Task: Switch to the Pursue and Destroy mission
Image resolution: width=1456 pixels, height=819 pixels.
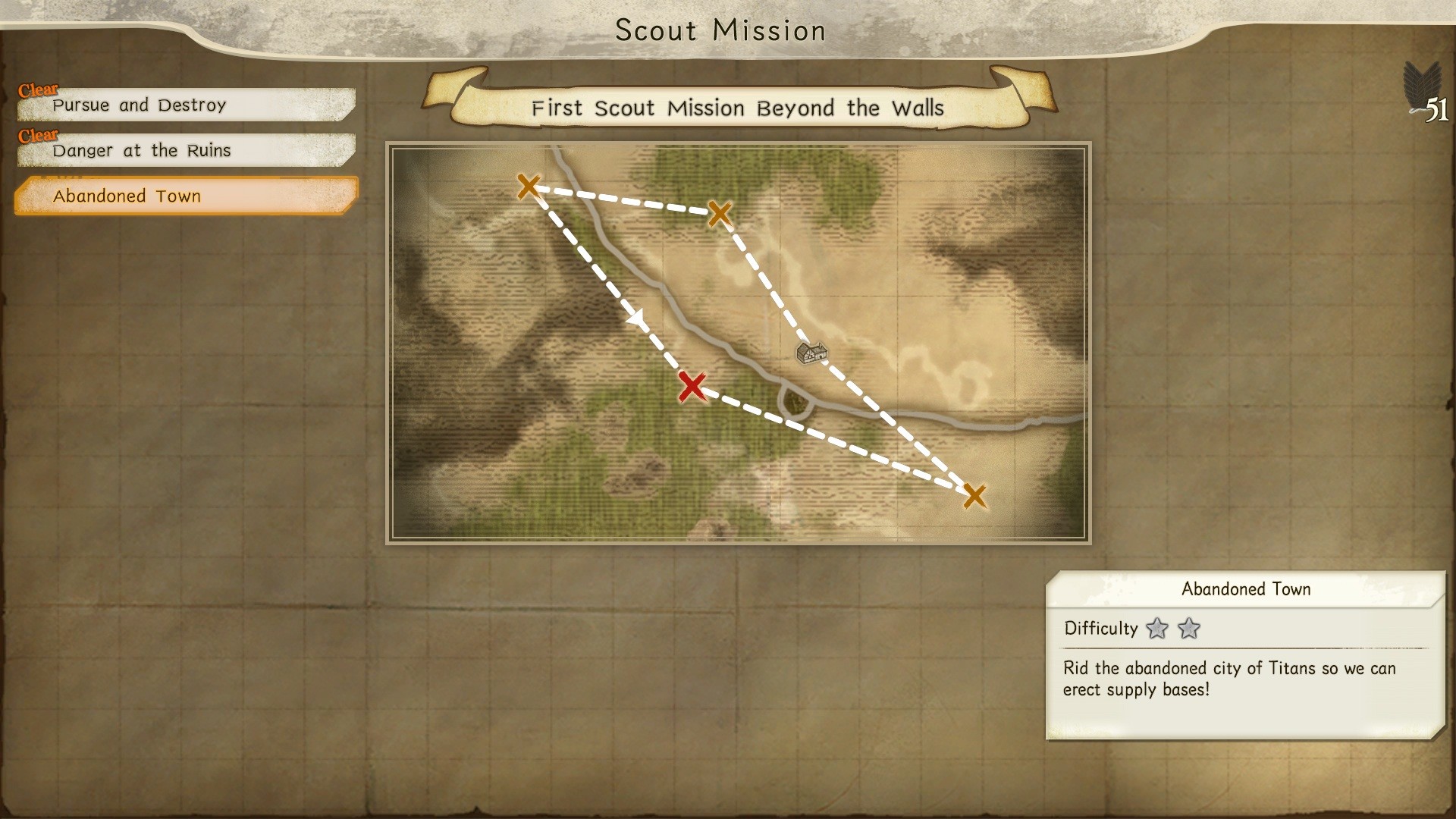Action: (138, 105)
